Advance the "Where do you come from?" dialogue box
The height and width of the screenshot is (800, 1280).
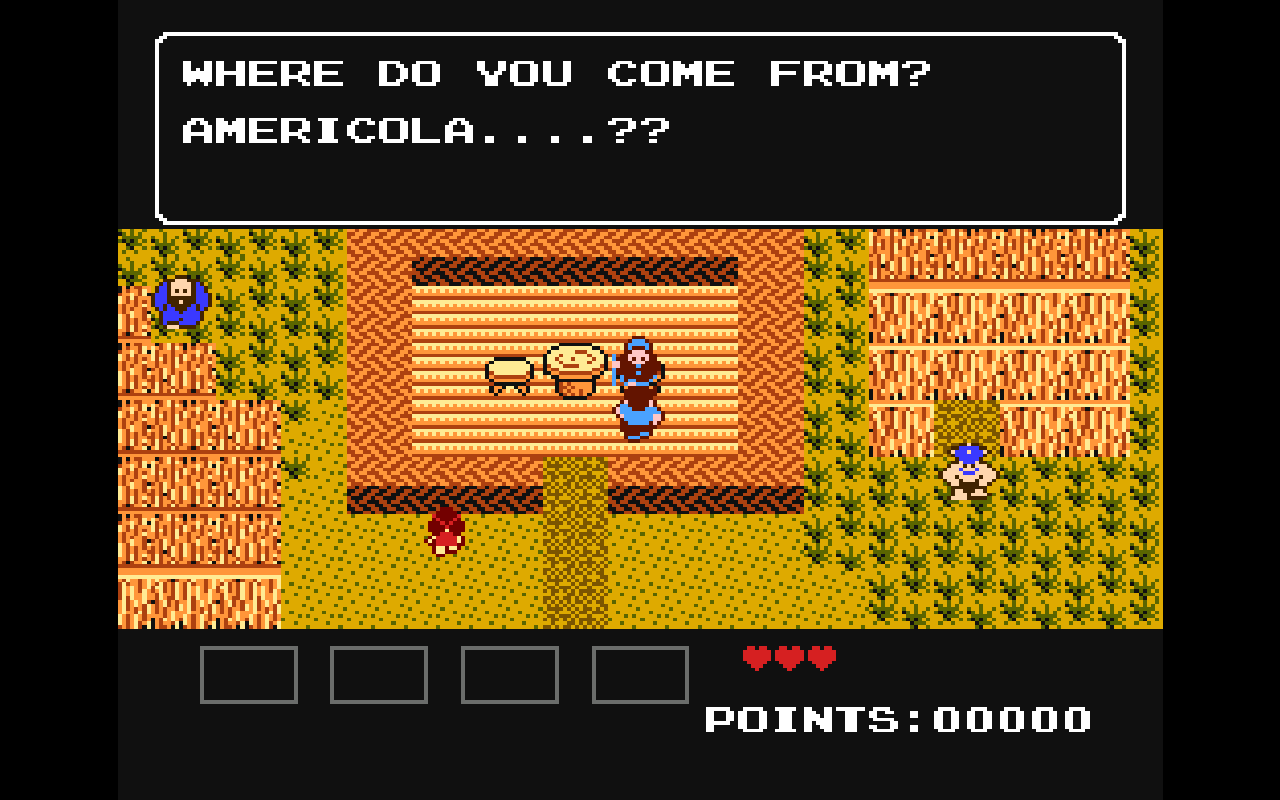640,128
